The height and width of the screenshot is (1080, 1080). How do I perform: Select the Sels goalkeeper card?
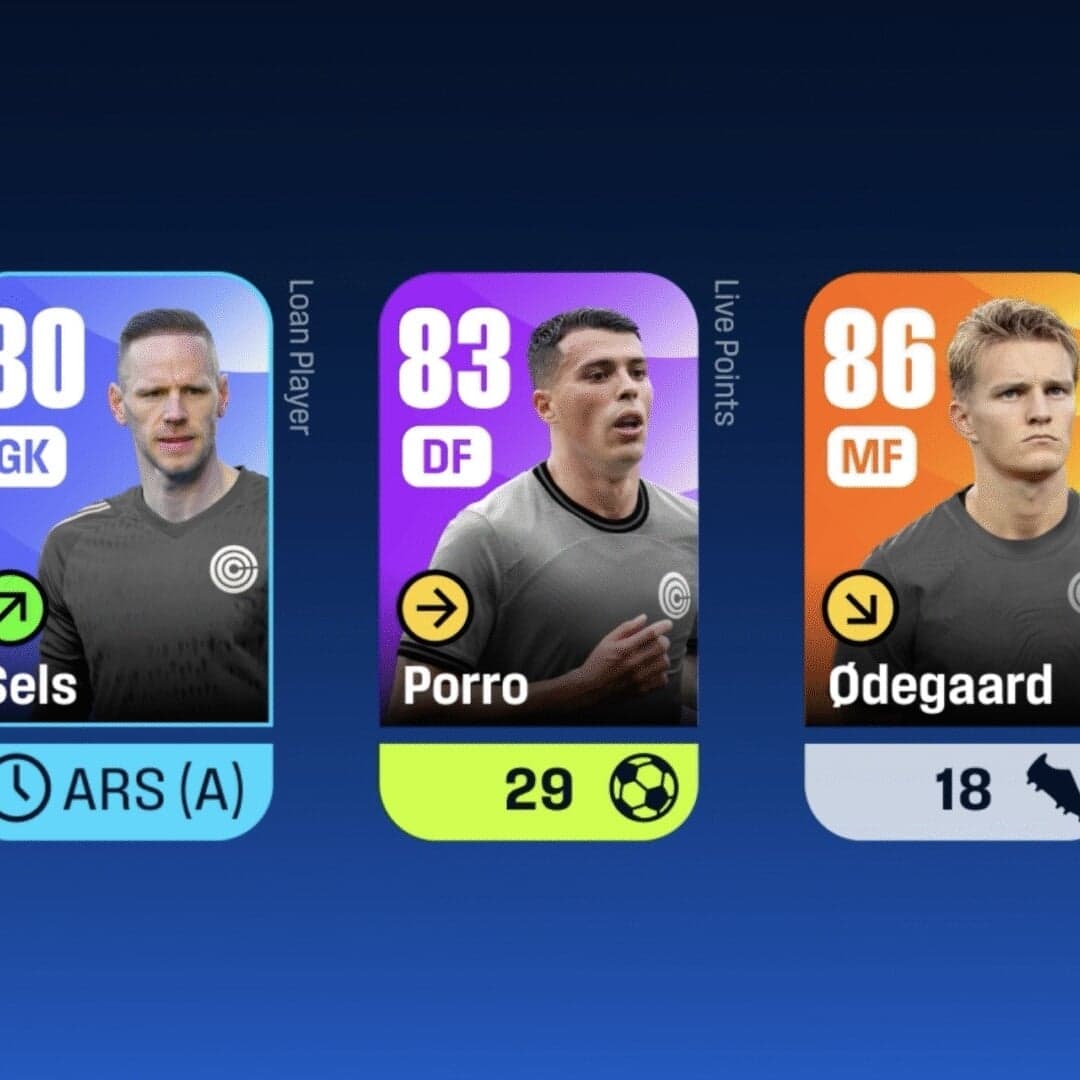pos(135,500)
